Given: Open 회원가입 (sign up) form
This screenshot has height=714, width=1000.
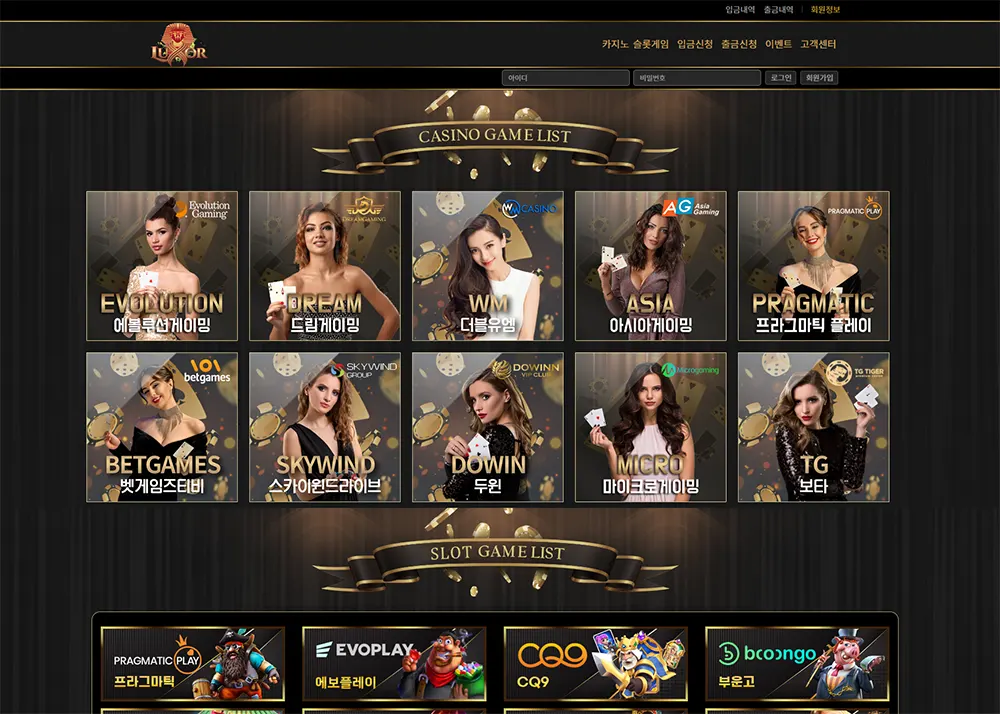Looking at the screenshot, I should click(x=819, y=78).
